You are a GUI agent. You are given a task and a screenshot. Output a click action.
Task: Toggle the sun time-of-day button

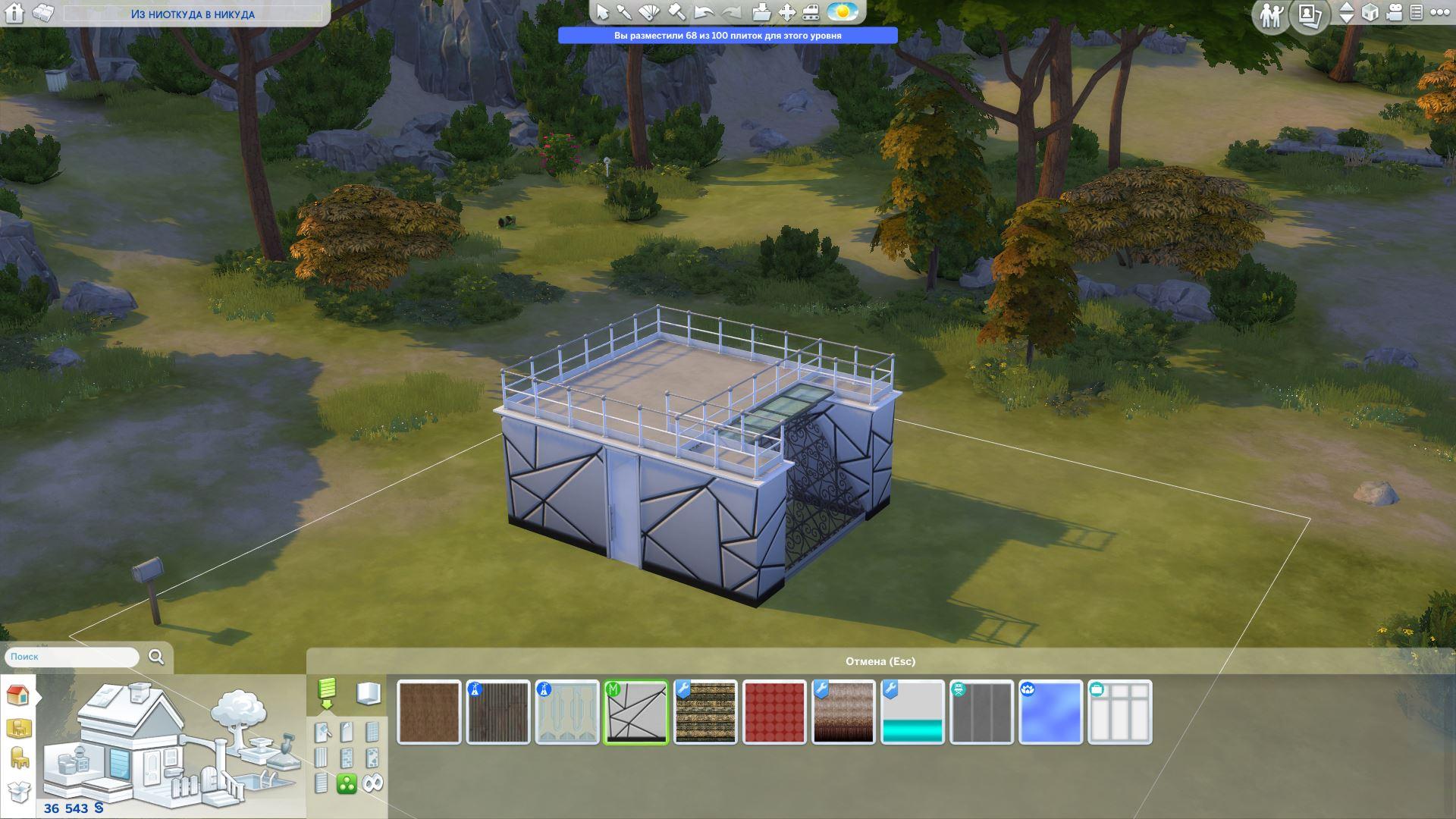[x=842, y=12]
